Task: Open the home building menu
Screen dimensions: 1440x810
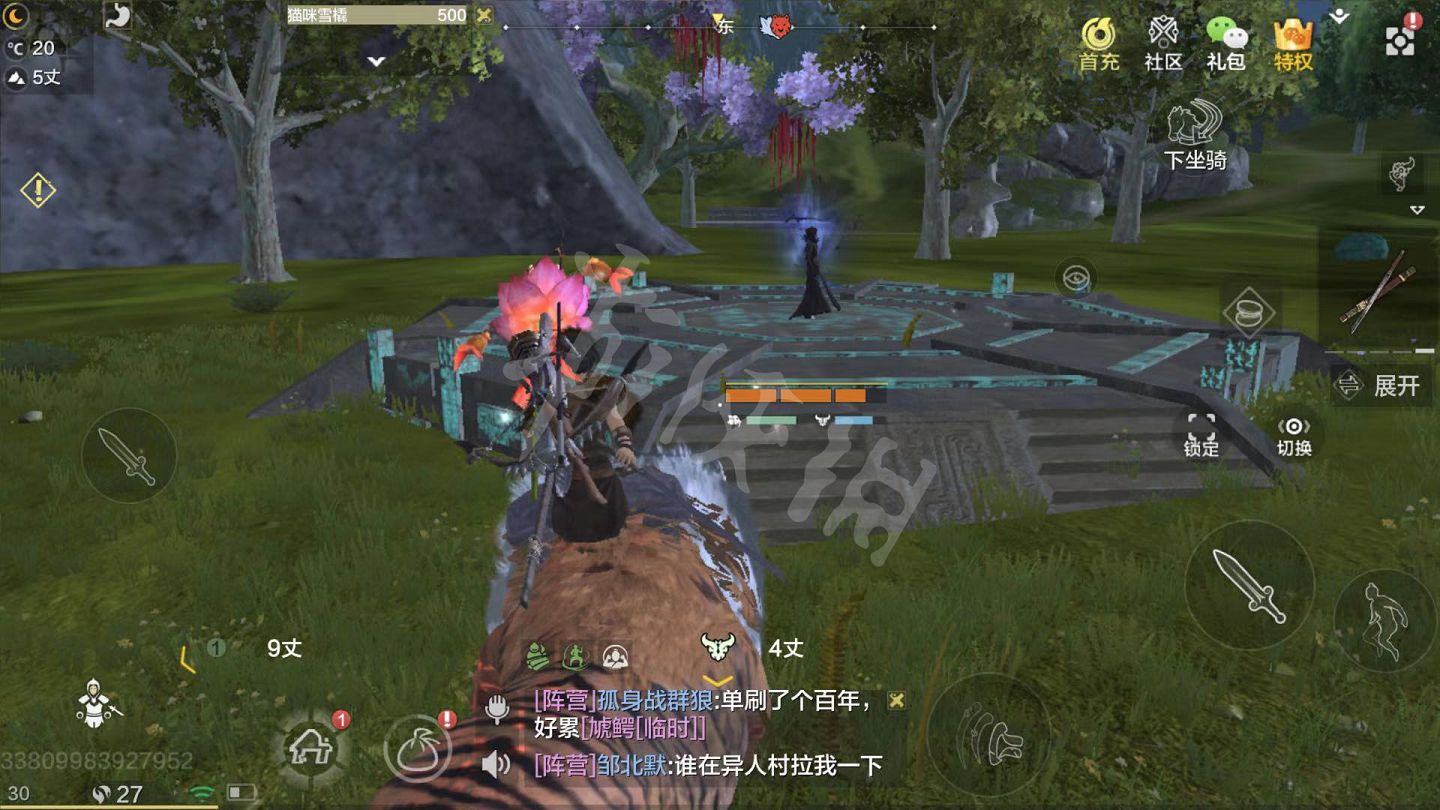Action: pos(311,747)
